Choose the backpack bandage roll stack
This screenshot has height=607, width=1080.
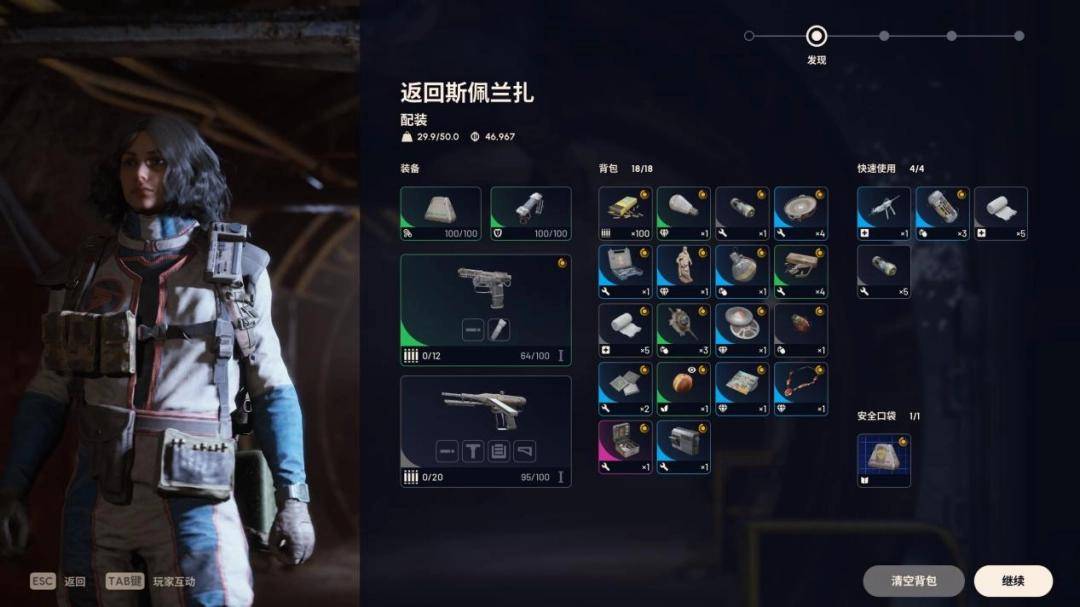tap(625, 330)
